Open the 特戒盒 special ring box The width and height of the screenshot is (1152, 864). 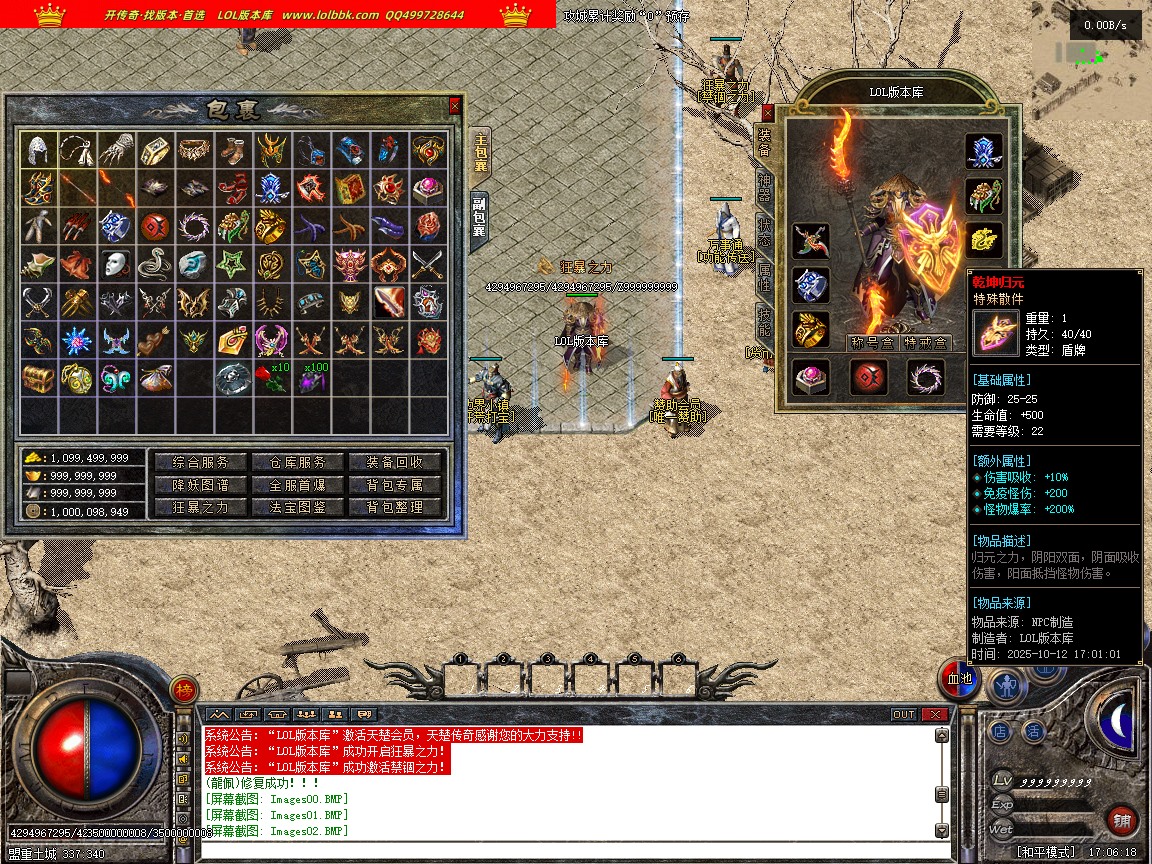(x=926, y=343)
